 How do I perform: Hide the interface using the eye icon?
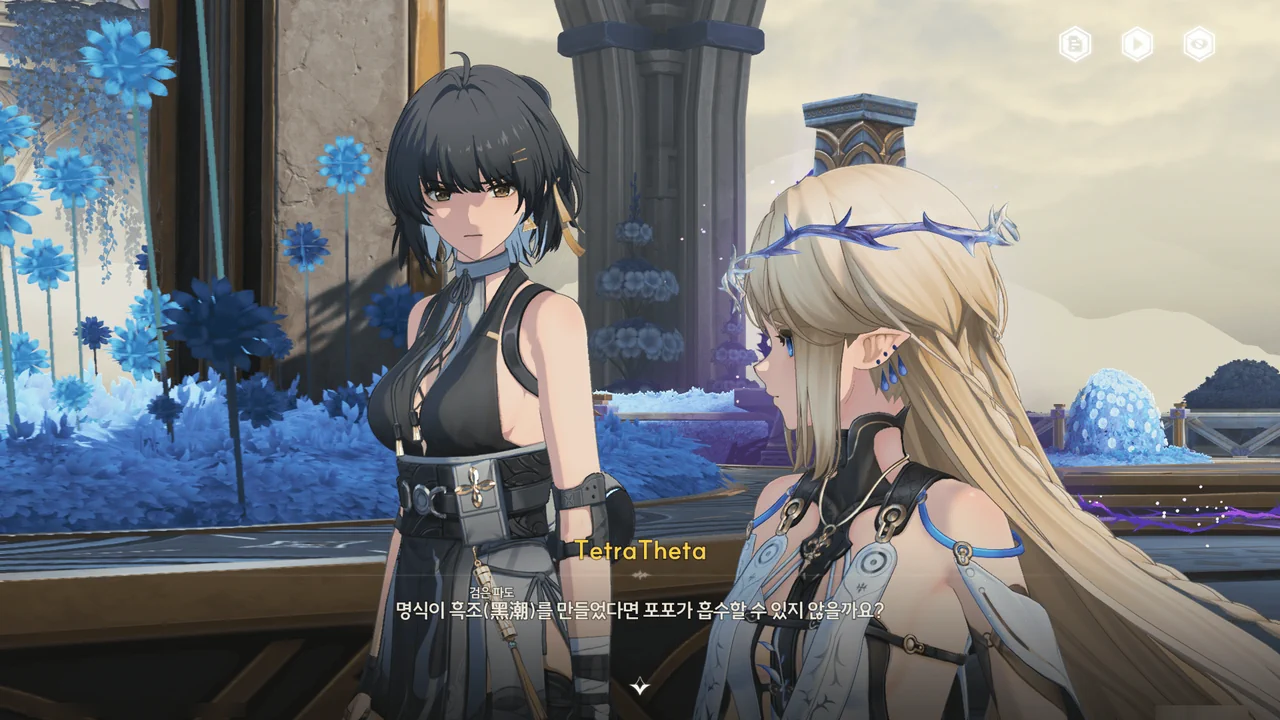[1199, 44]
